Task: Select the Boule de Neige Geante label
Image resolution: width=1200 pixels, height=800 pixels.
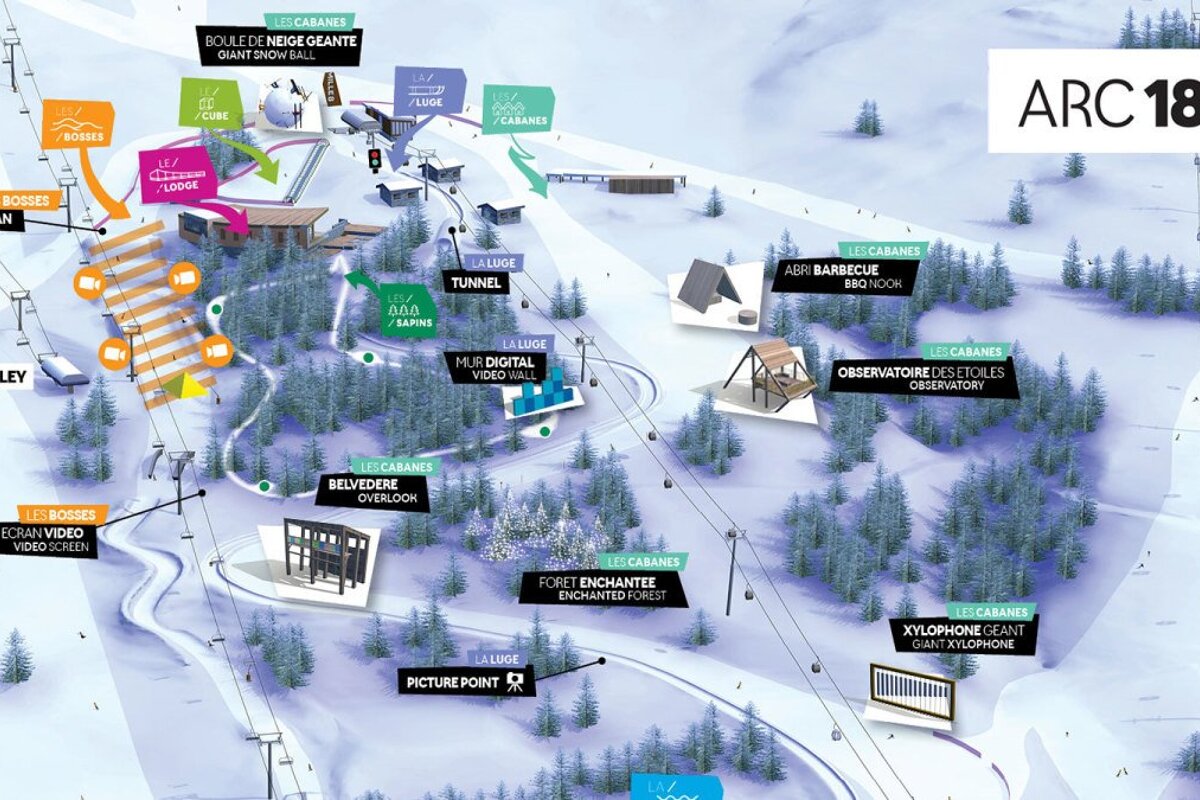Action: click(x=278, y=46)
